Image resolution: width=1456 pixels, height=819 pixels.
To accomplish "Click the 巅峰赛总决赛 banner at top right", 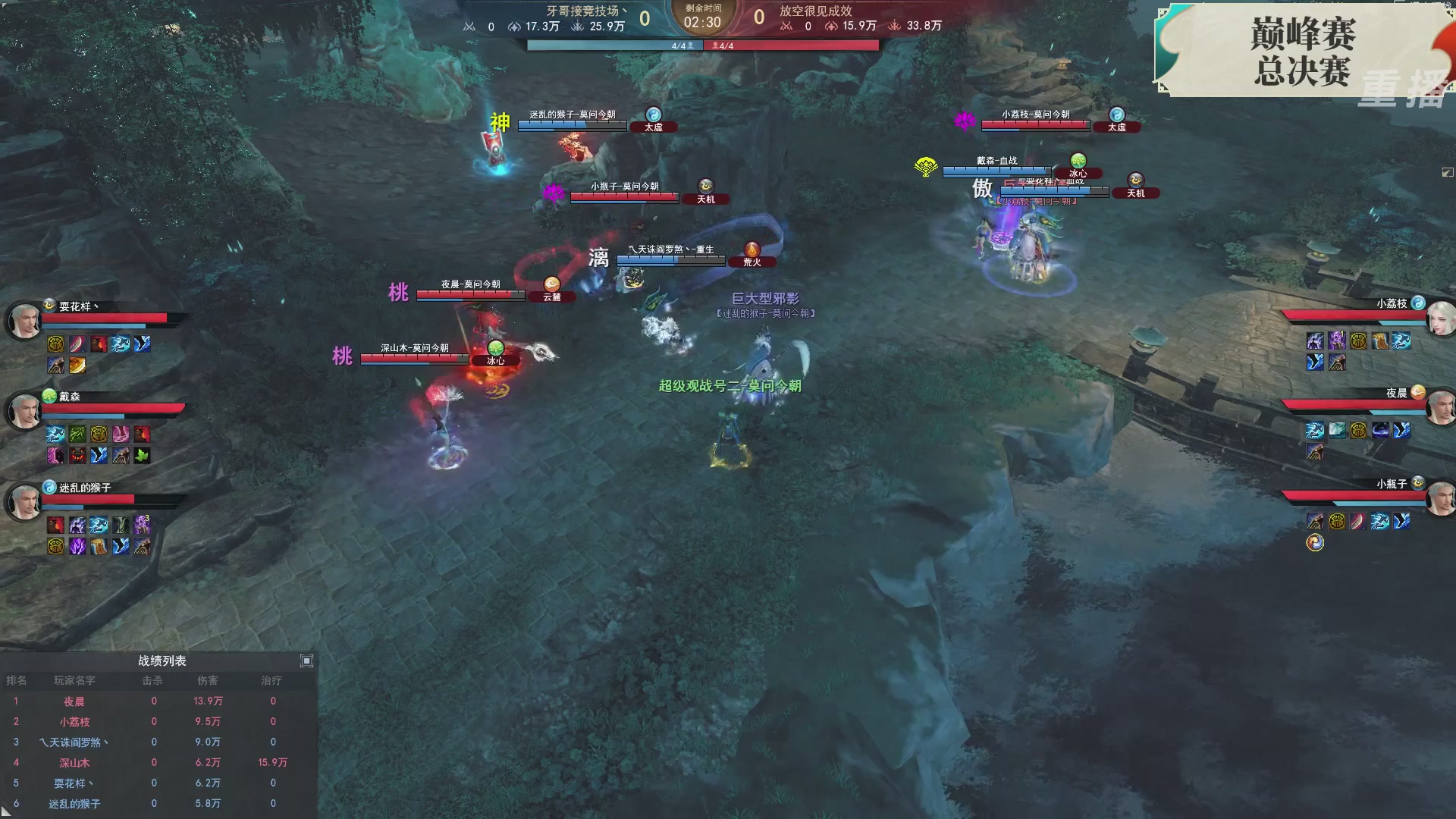I will click(x=1301, y=53).
